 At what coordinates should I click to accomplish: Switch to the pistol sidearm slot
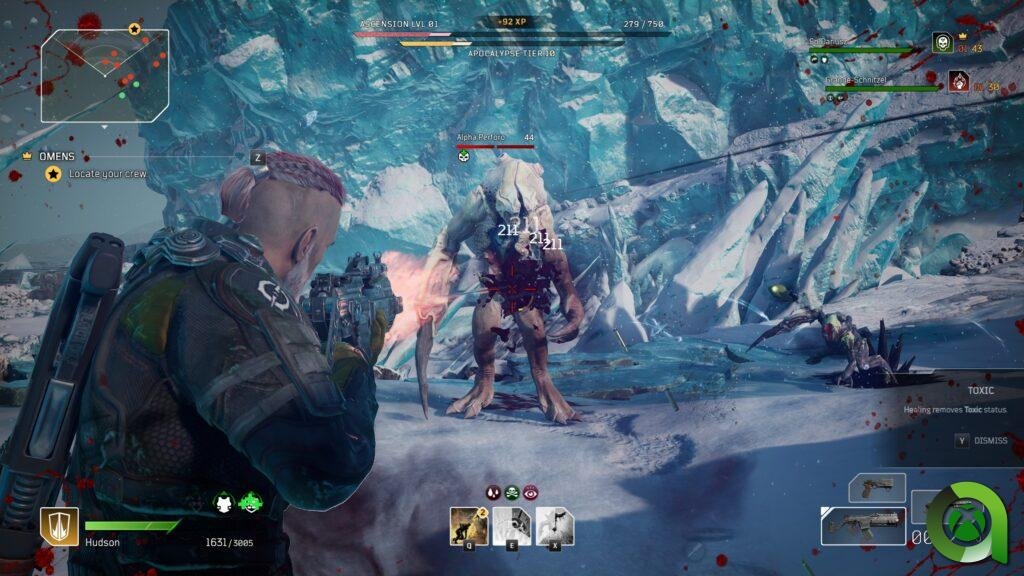coord(877,488)
